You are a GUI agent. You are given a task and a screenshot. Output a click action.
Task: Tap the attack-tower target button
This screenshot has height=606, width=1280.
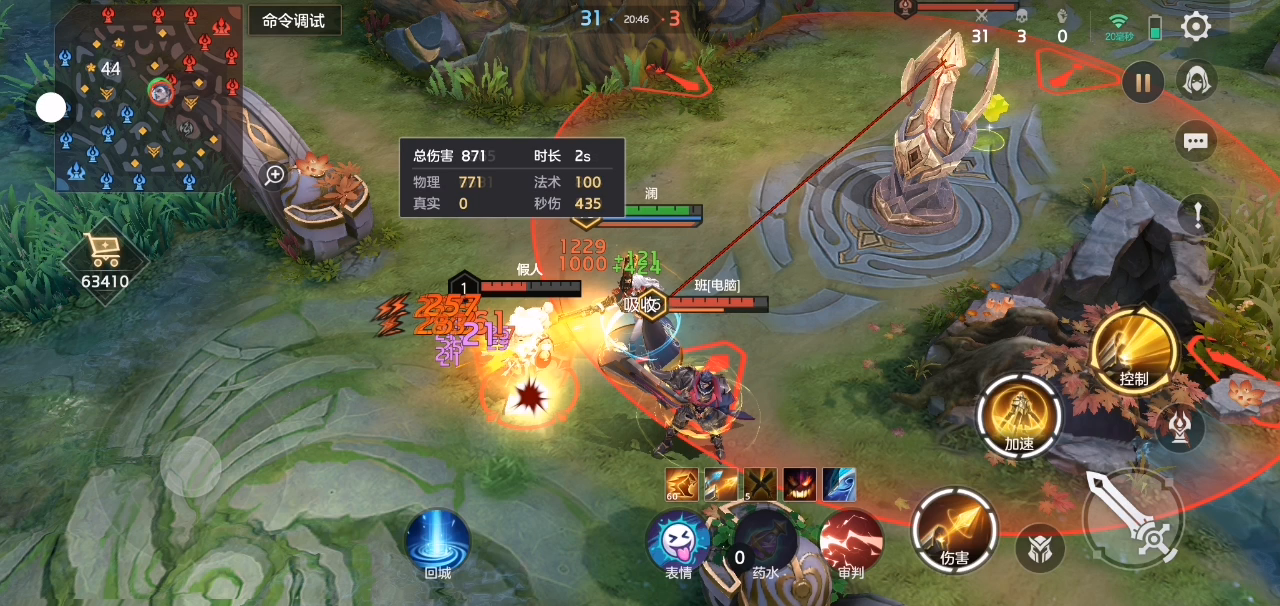[1180, 426]
